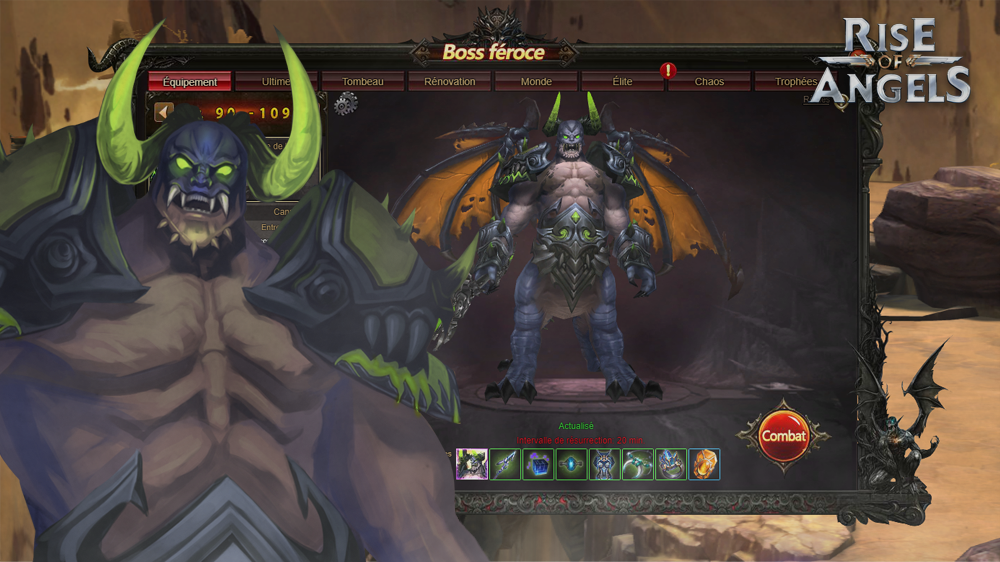Select the orange gemstone reward
The width and height of the screenshot is (1000, 562).
(x=703, y=464)
